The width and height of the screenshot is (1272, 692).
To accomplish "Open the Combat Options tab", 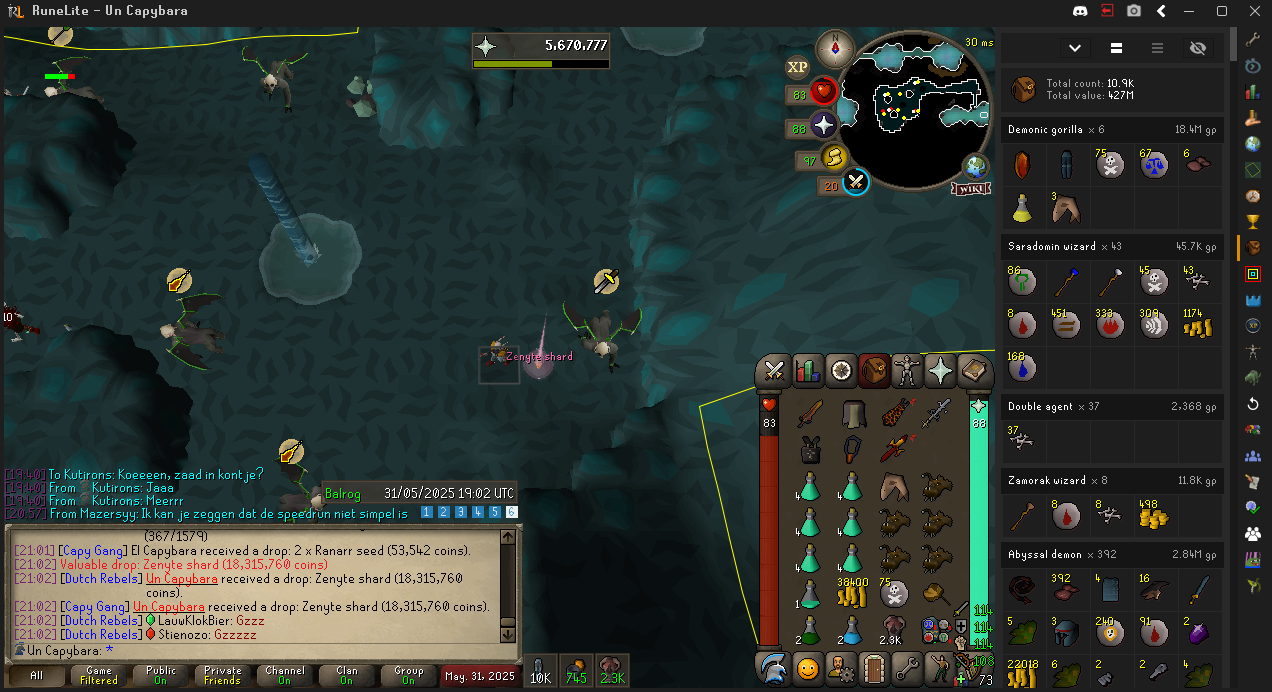I will [x=773, y=371].
